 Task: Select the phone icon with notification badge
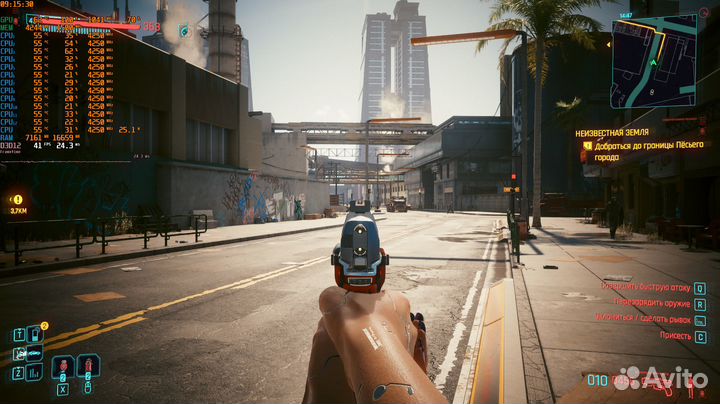pyautogui.click(x=35, y=335)
